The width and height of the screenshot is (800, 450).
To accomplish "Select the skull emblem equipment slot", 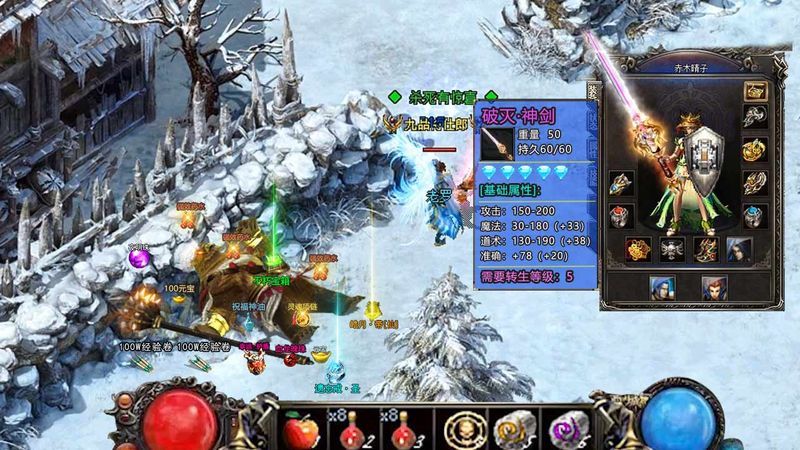I will [x=670, y=248].
